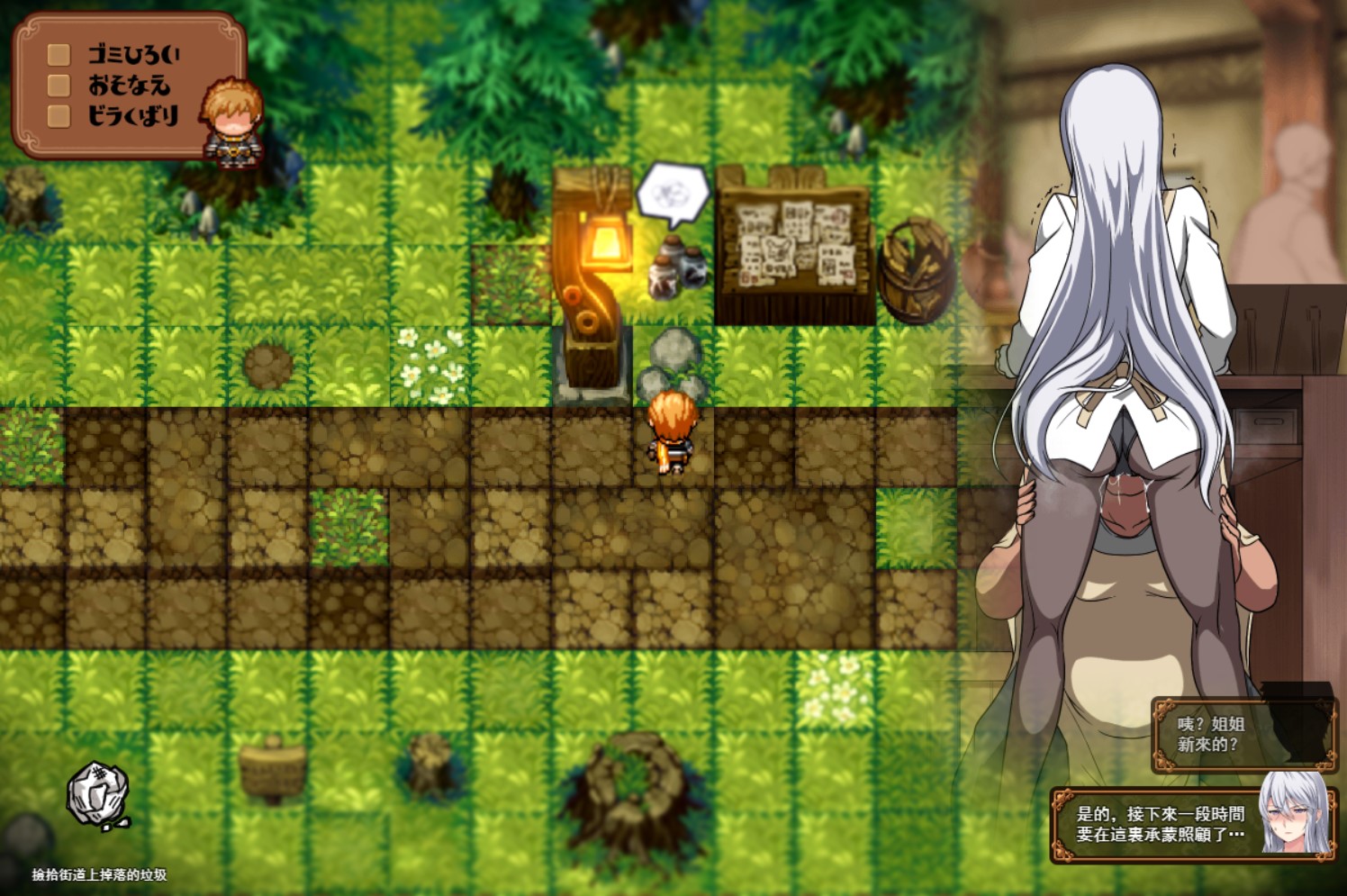Open the notice board covered with flyers

791,243
